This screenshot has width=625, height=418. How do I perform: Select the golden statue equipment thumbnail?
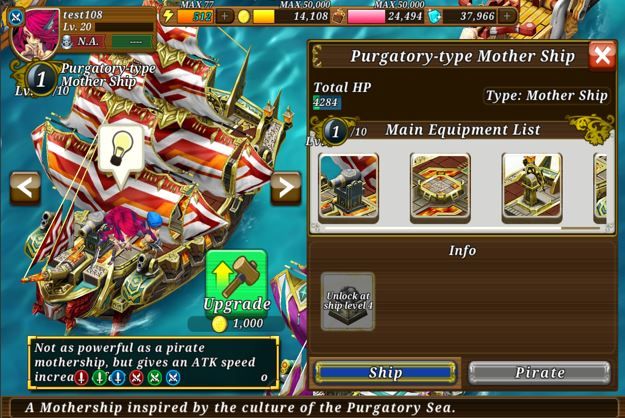point(531,187)
